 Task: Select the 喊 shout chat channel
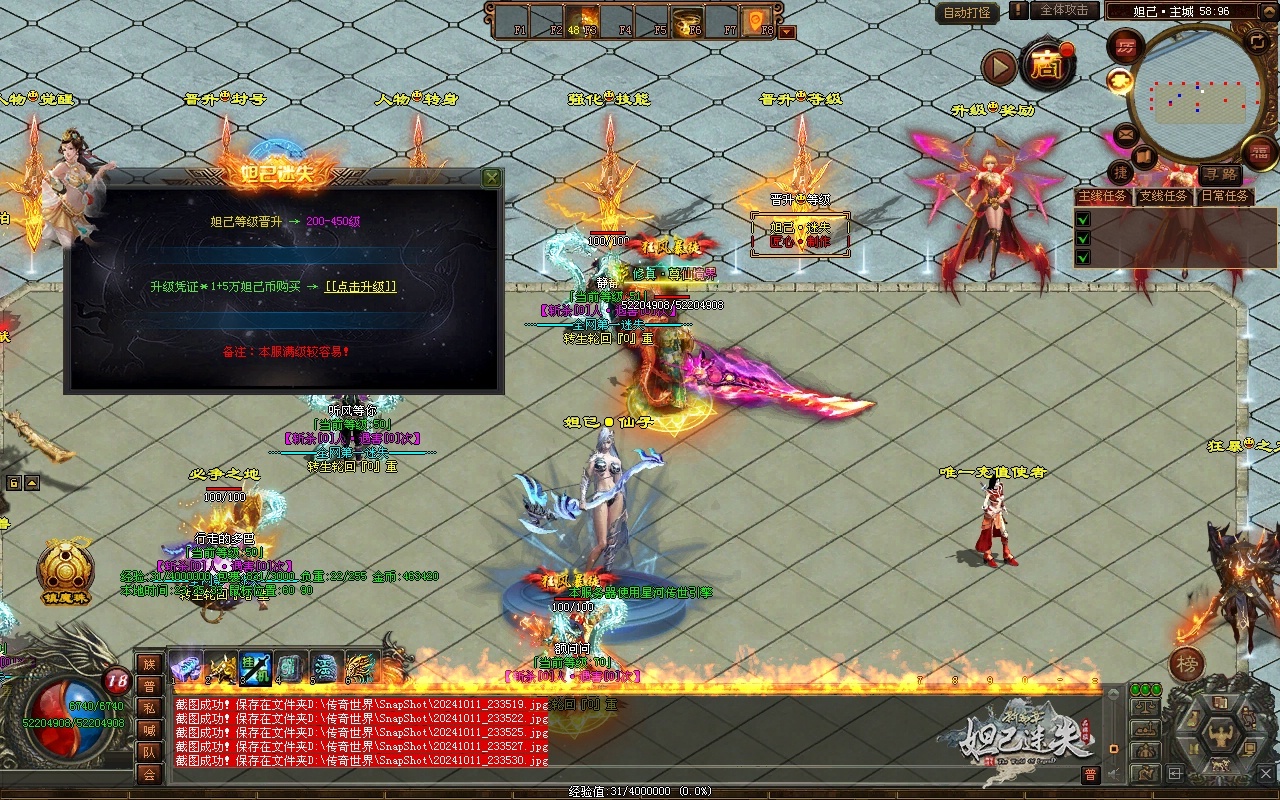(x=149, y=730)
